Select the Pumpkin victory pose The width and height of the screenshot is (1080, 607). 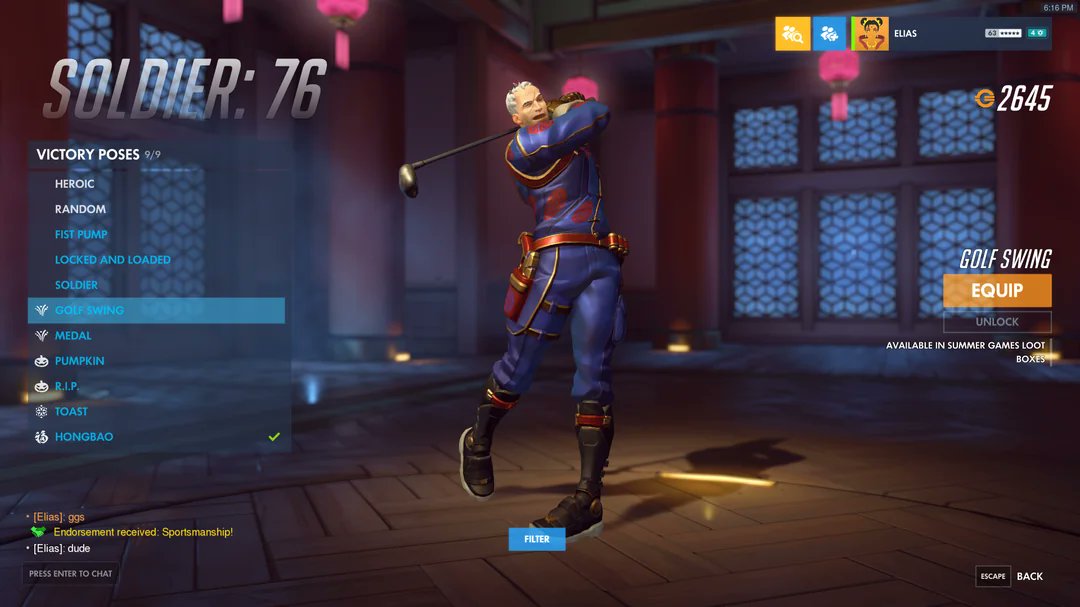(79, 361)
